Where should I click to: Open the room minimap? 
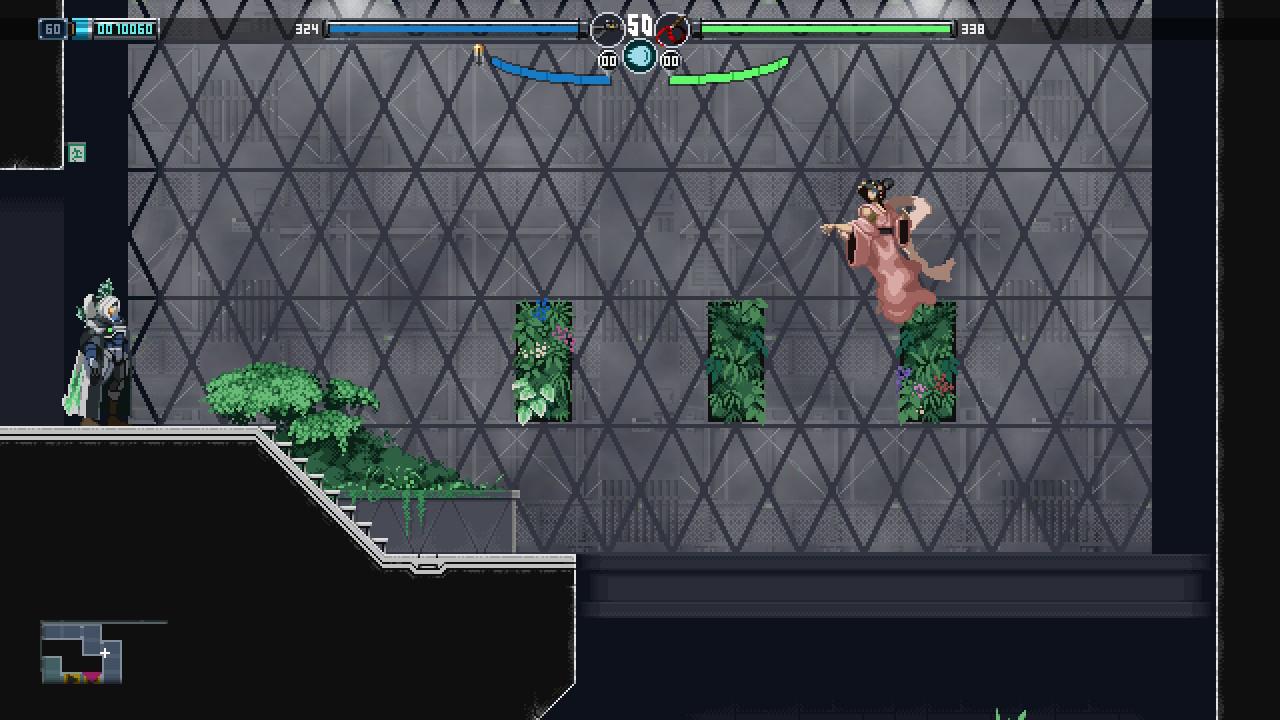coord(82,653)
